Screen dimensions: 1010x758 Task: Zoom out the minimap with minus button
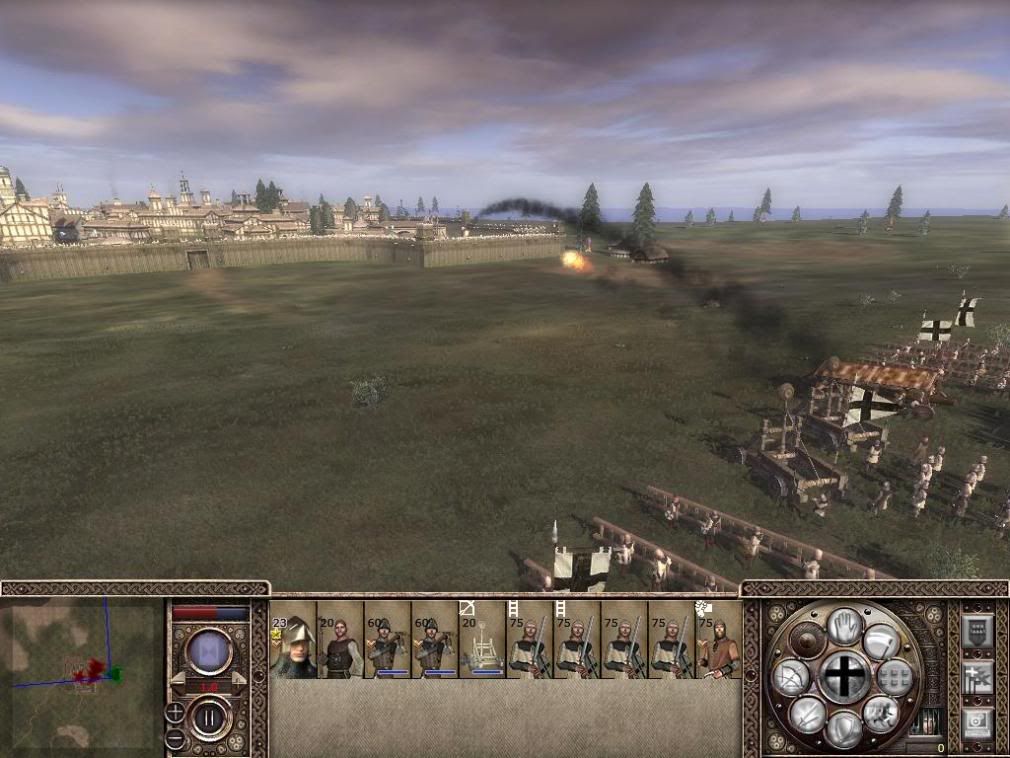point(175,738)
